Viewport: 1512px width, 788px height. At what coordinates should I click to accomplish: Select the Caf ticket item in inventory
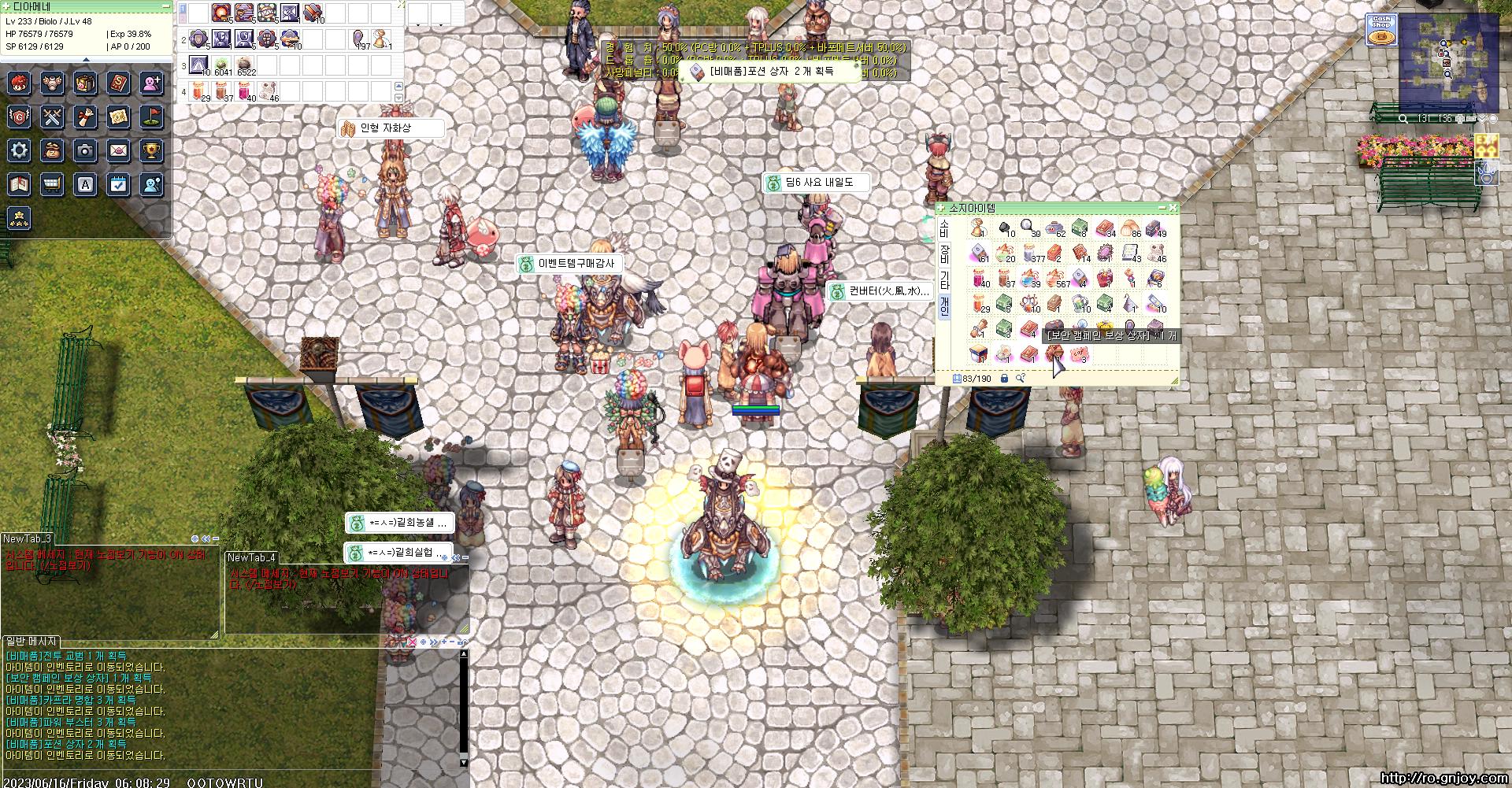pyautogui.click(x=1080, y=356)
